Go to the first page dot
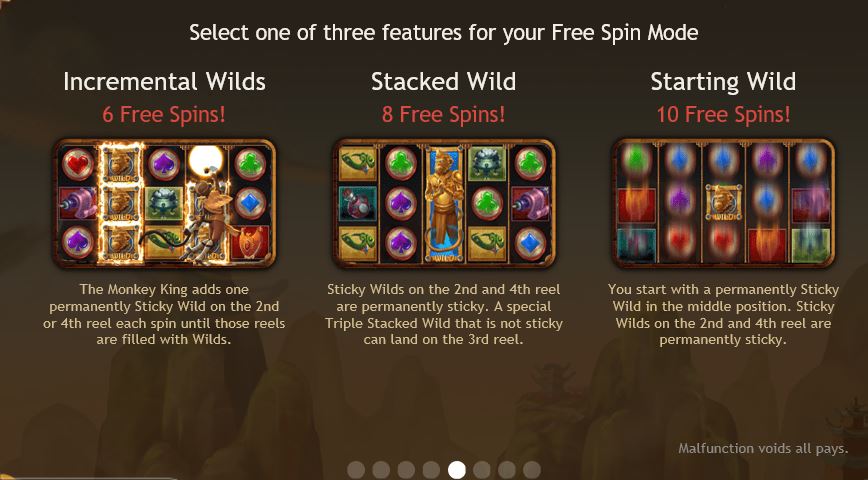This screenshot has height=480, width=868. pos(356,469)
